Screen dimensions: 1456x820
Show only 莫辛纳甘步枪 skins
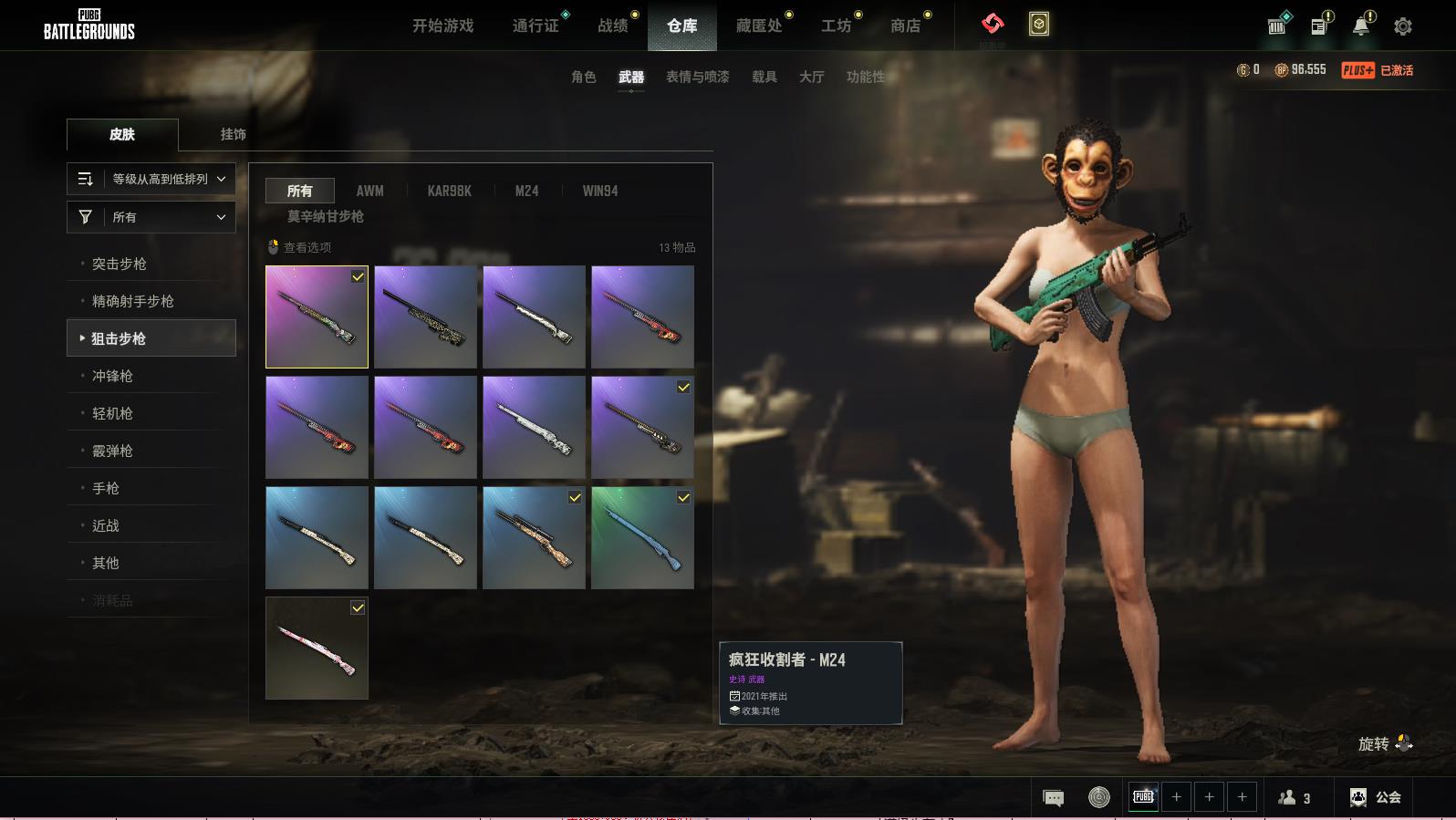326,216
